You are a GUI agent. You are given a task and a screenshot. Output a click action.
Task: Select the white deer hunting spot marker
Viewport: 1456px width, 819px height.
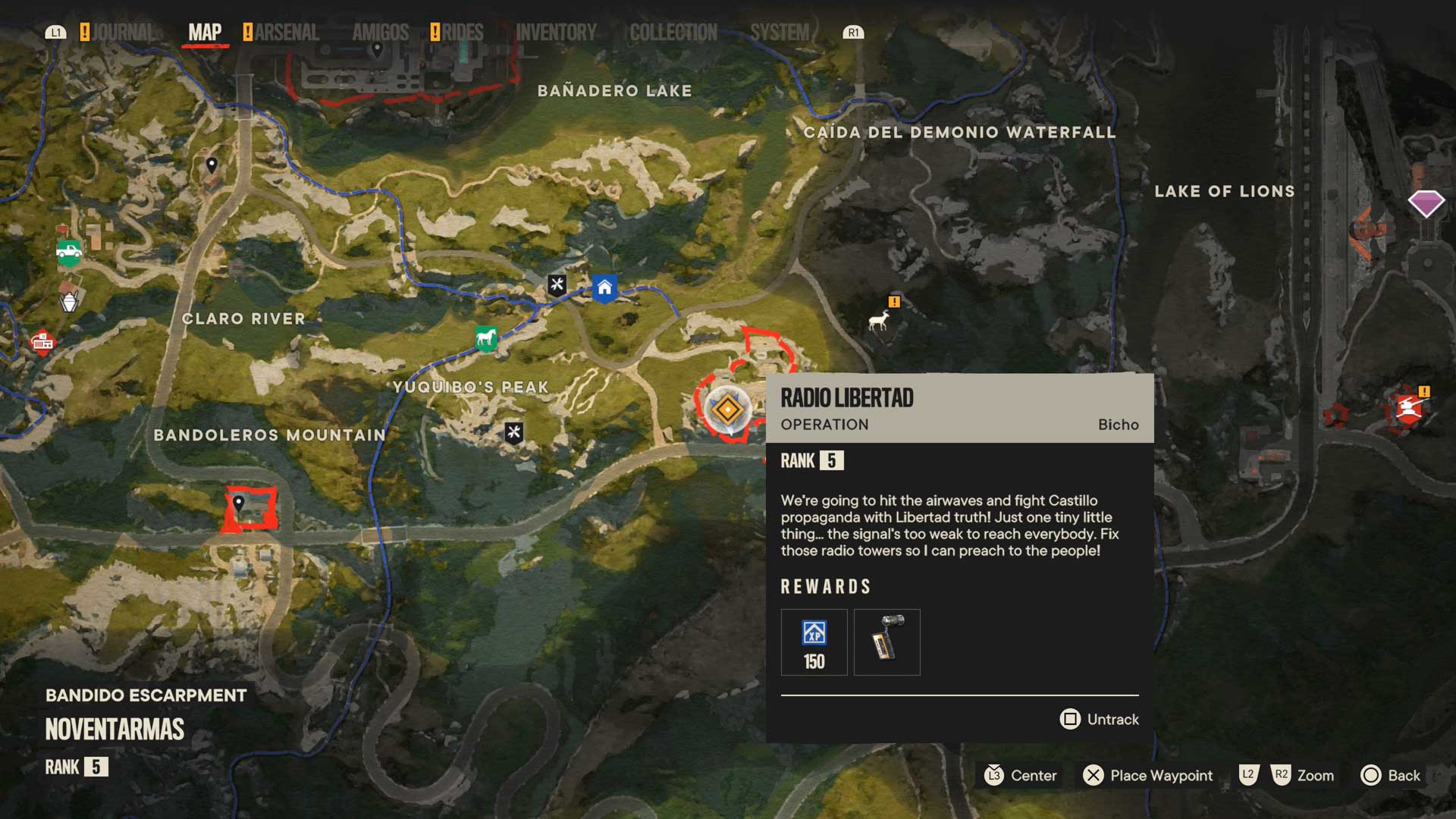[x=879, y=321]
